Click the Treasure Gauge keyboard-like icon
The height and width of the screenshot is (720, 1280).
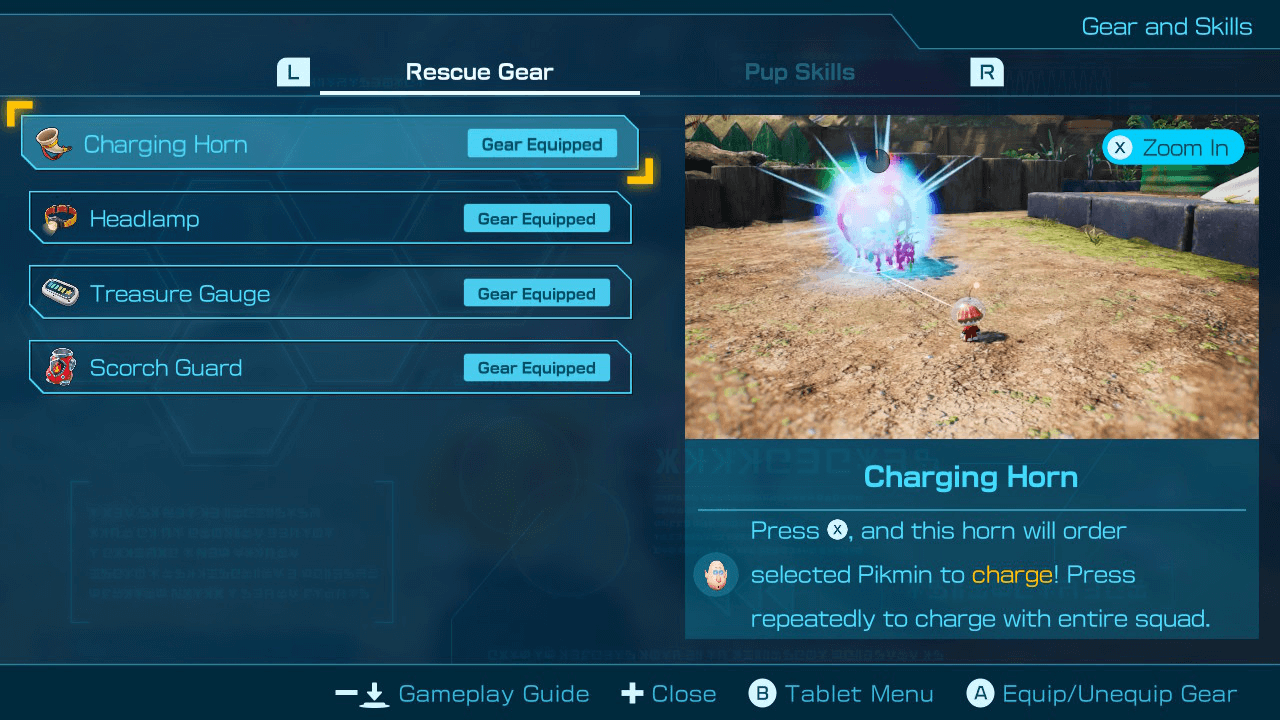tap(58, 292)
